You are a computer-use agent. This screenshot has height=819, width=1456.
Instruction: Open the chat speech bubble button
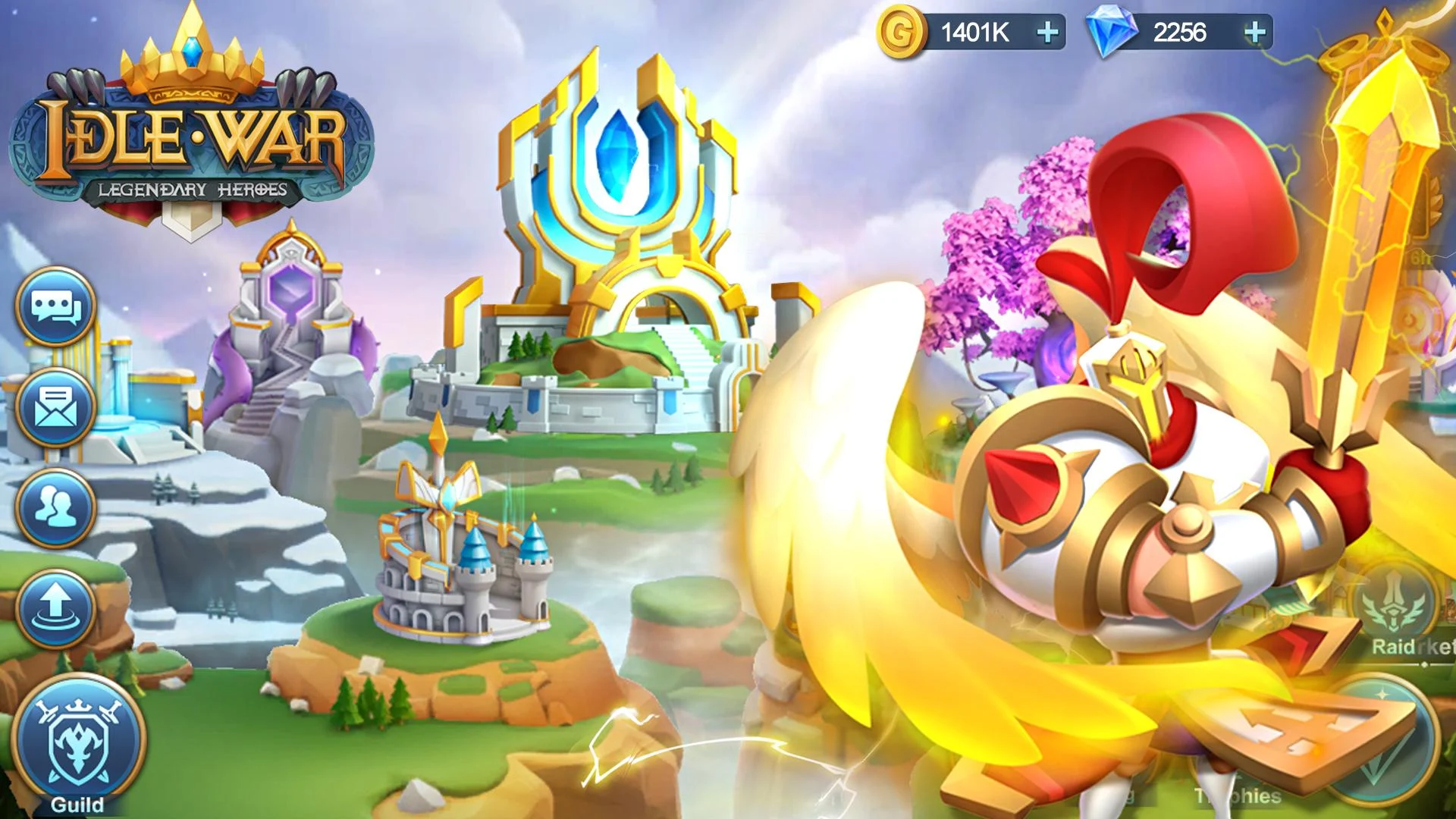pos(56,307)
